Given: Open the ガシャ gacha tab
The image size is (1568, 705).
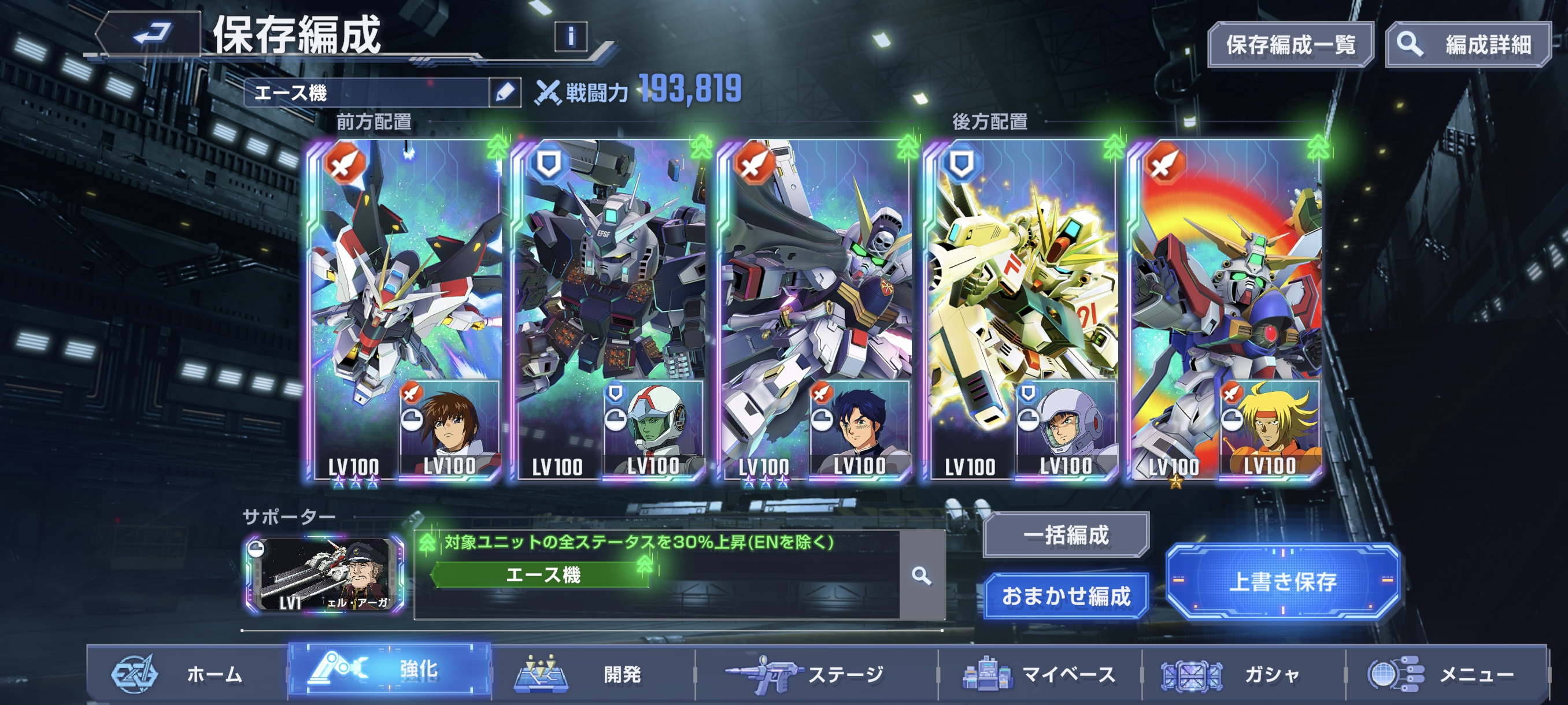Looking at the screenshot, I should tap(1243, 674).
